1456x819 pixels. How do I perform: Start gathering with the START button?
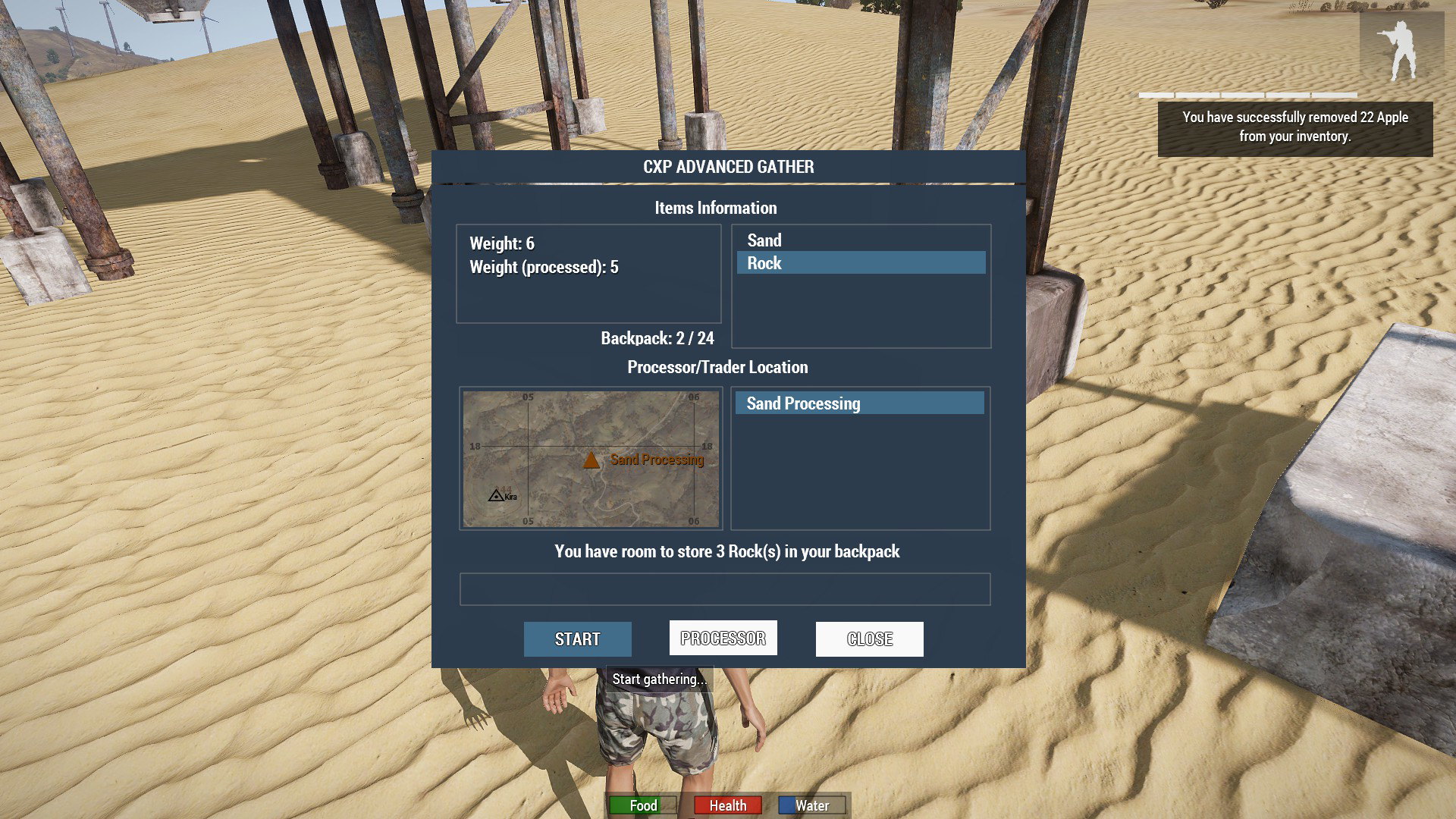577,639
